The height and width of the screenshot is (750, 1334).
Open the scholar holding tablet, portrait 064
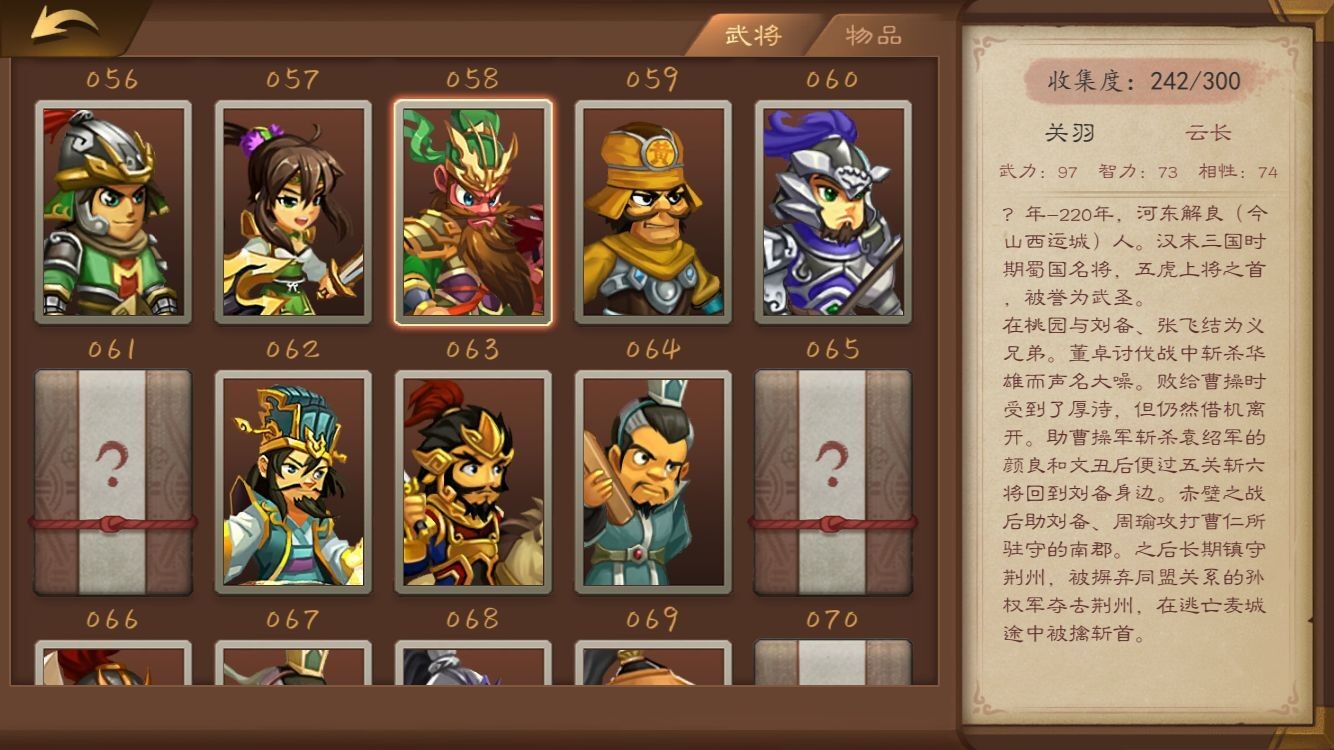point(652,482)
